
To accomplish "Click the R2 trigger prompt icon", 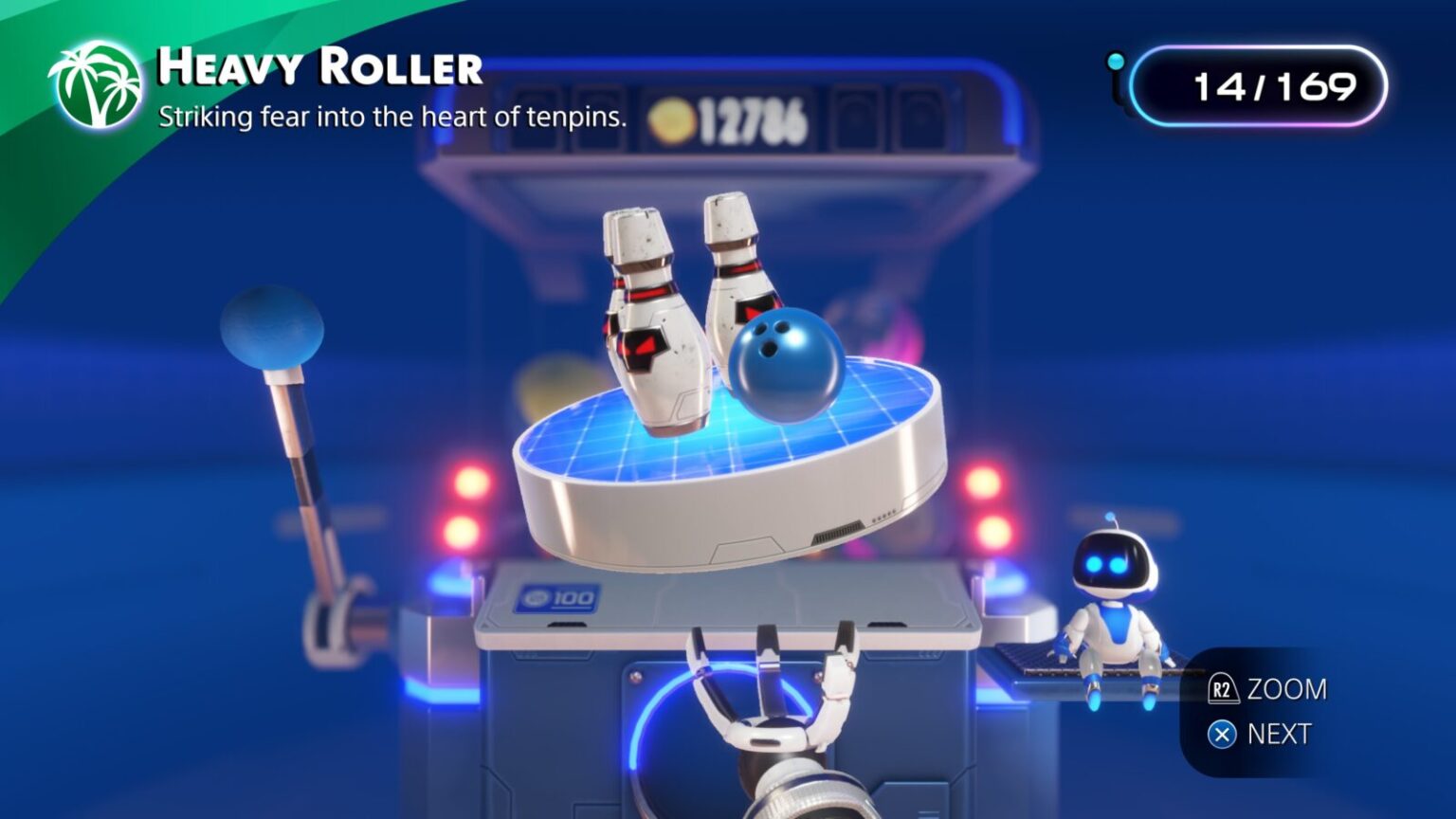I will point(1223,690).
